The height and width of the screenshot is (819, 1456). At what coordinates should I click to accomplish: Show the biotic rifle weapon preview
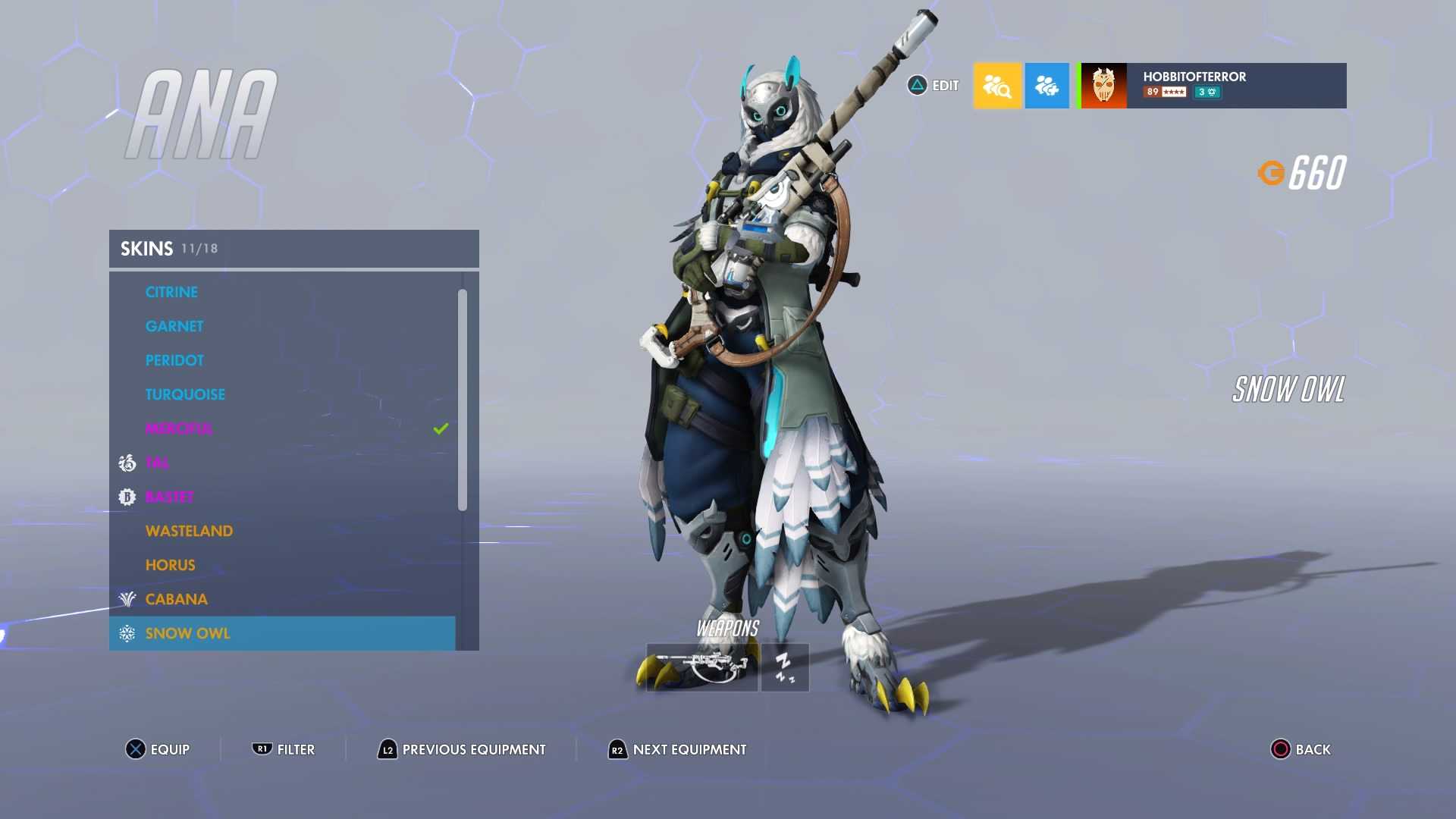point(701,667)
